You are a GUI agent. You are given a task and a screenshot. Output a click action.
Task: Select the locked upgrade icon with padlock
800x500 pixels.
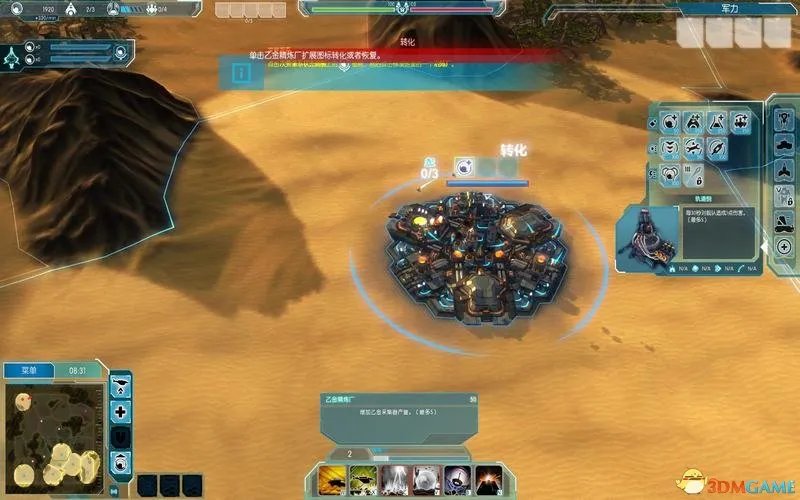(694, 176)
